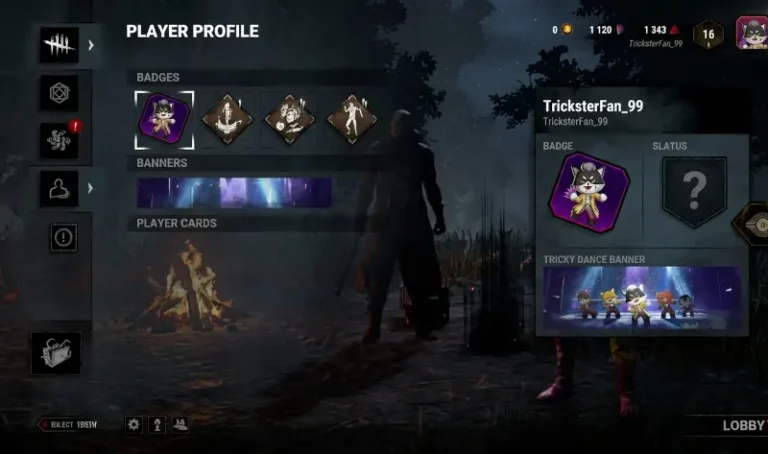View the Tricky Dance Banner preview
Image resolution: width=768 pixels, height=454 pixels.
(x=642, y=296)
